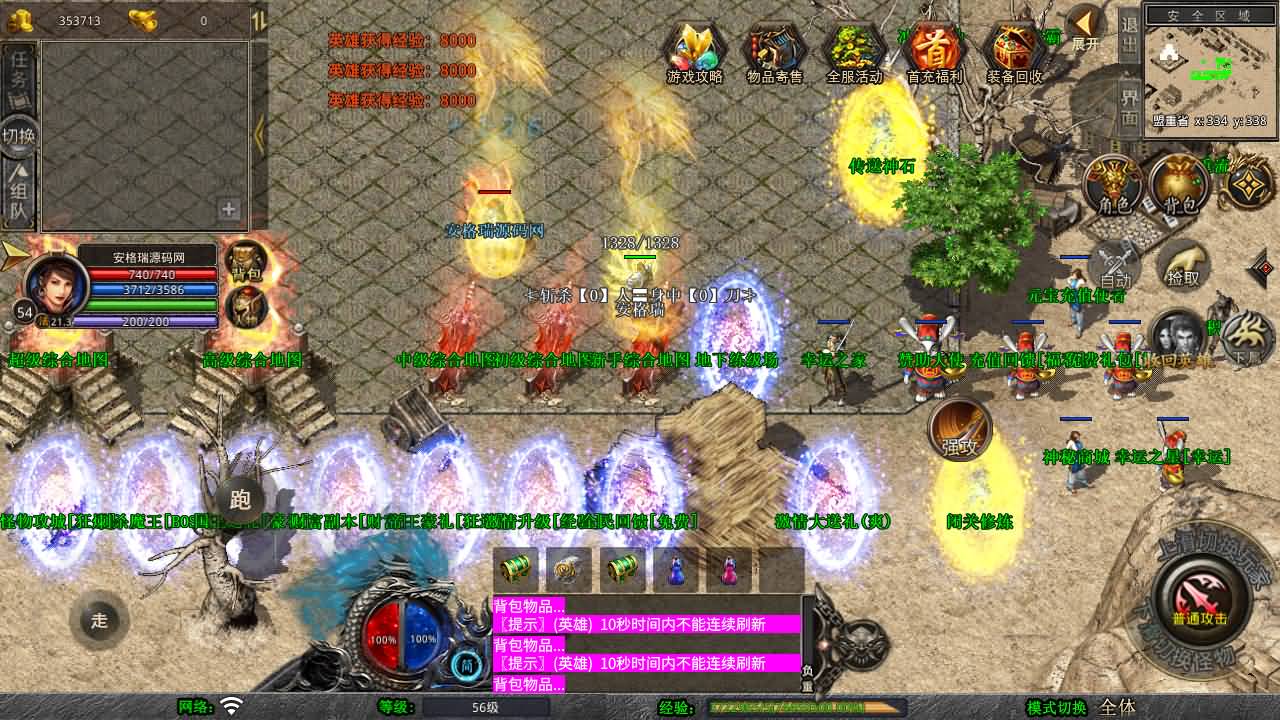Open the 装备回收 equipment recycling chest

click(1014, 52)
